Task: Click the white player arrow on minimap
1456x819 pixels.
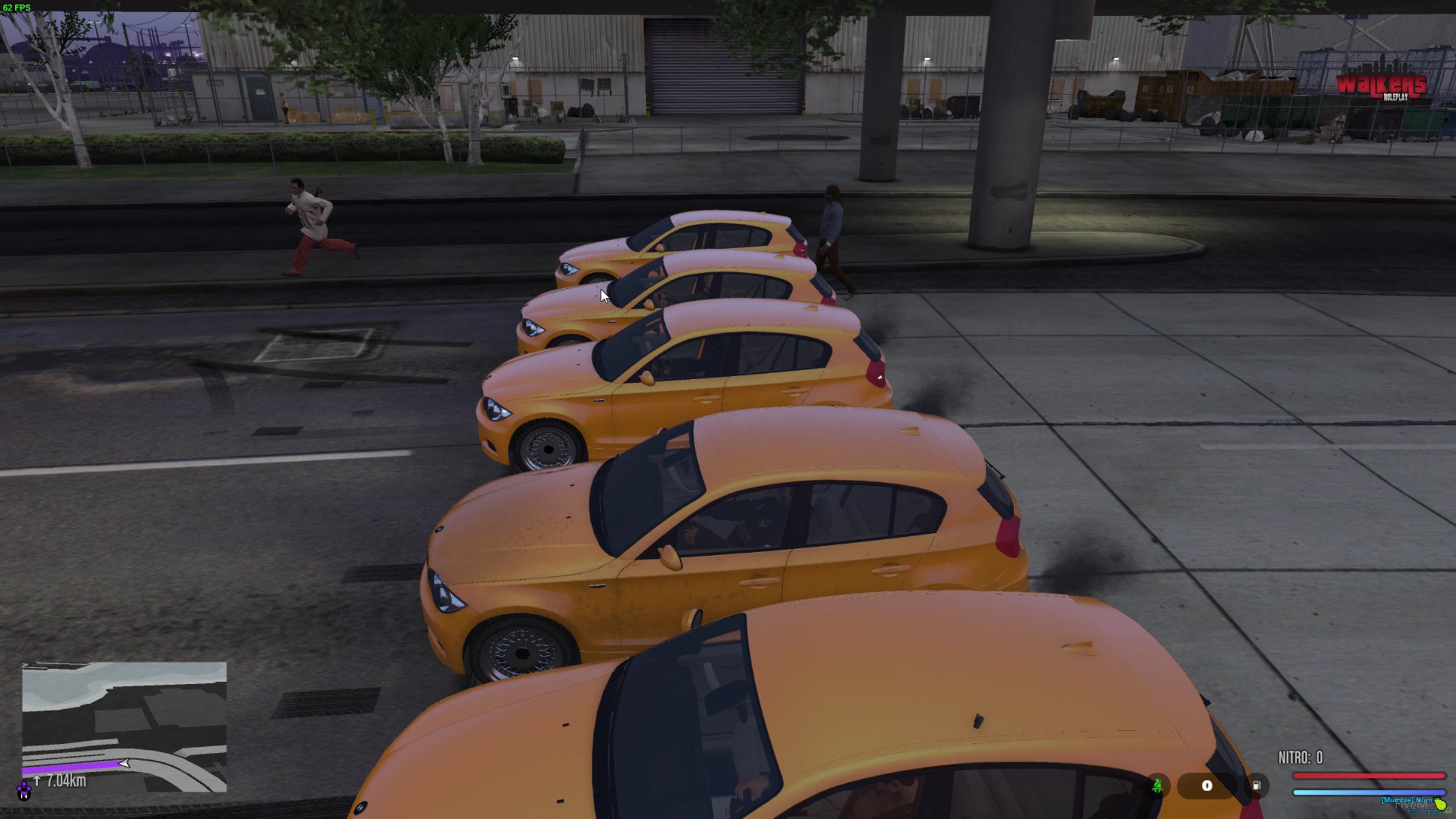Action: (x=124, y=763)
